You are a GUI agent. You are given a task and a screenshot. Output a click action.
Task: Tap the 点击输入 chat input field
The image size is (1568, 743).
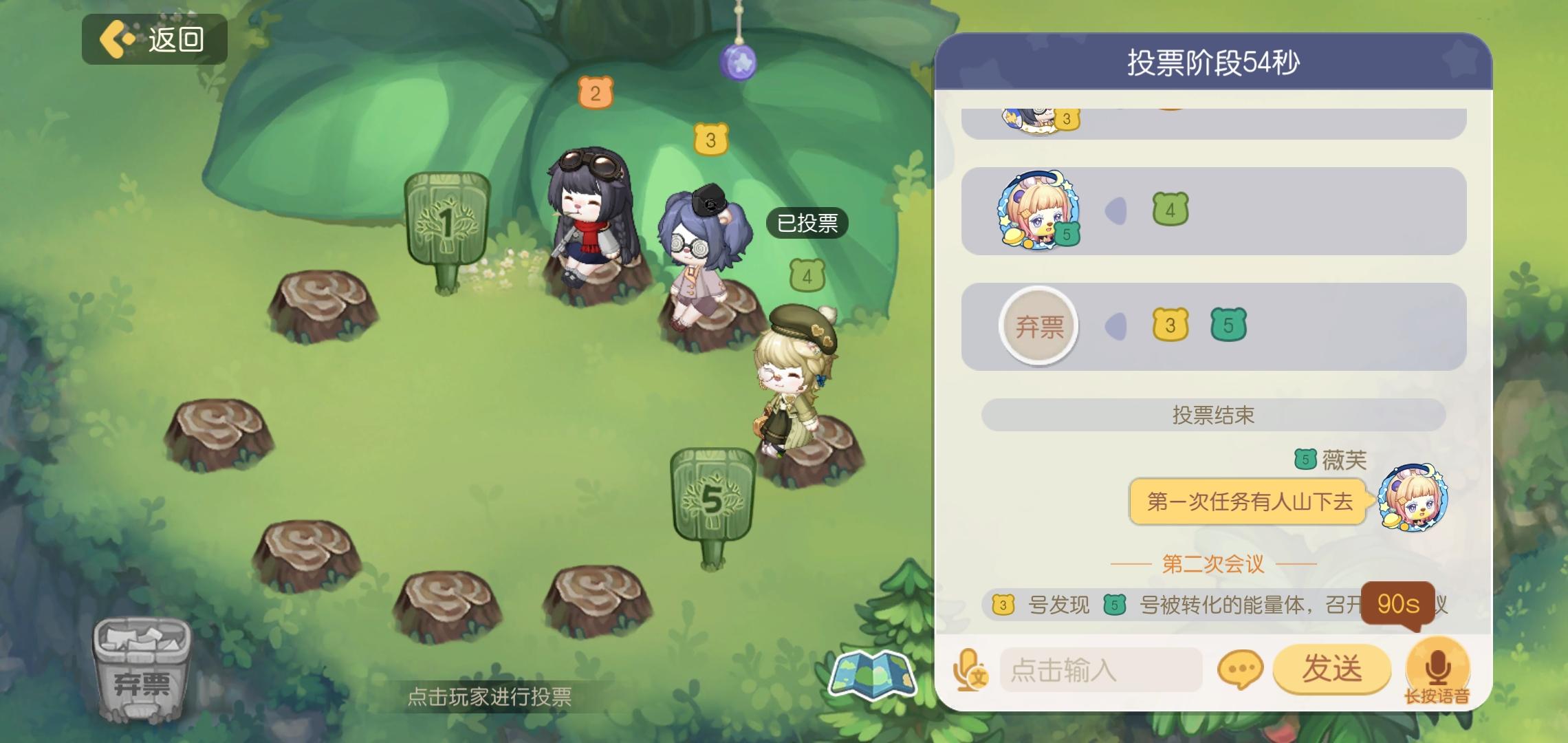click(1100, 669)
